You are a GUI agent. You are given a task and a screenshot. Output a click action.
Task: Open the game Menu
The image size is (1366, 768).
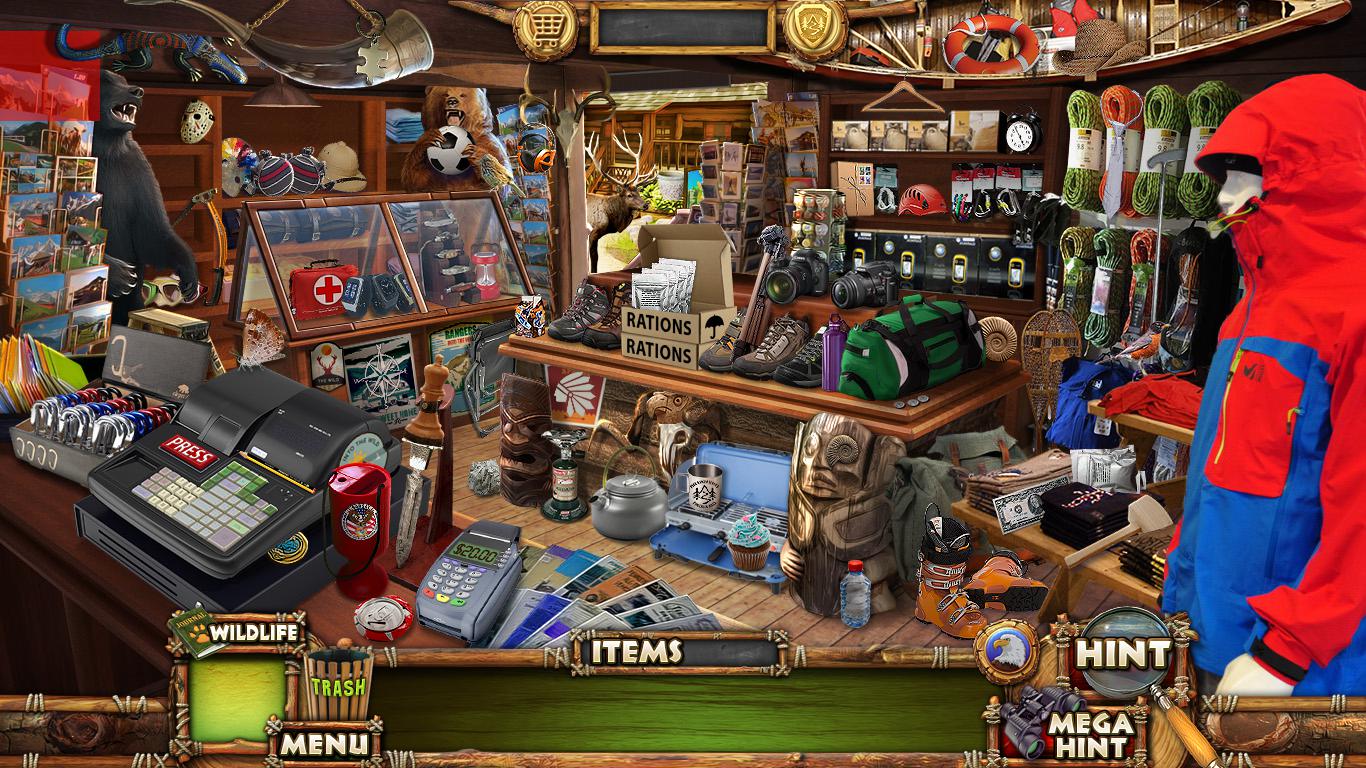click(x=322, y=743)
